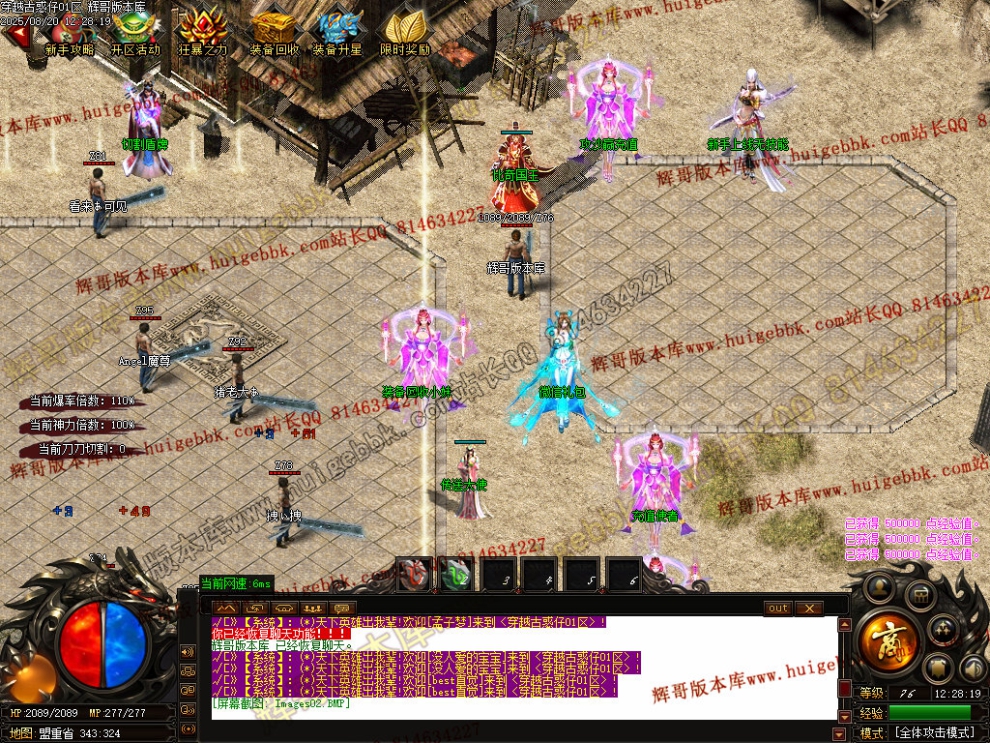Select hotbar slot number 1
Image resolution: width=990 pixels, height=743 pixels.
pyautogui.click(x=414, y=575)
